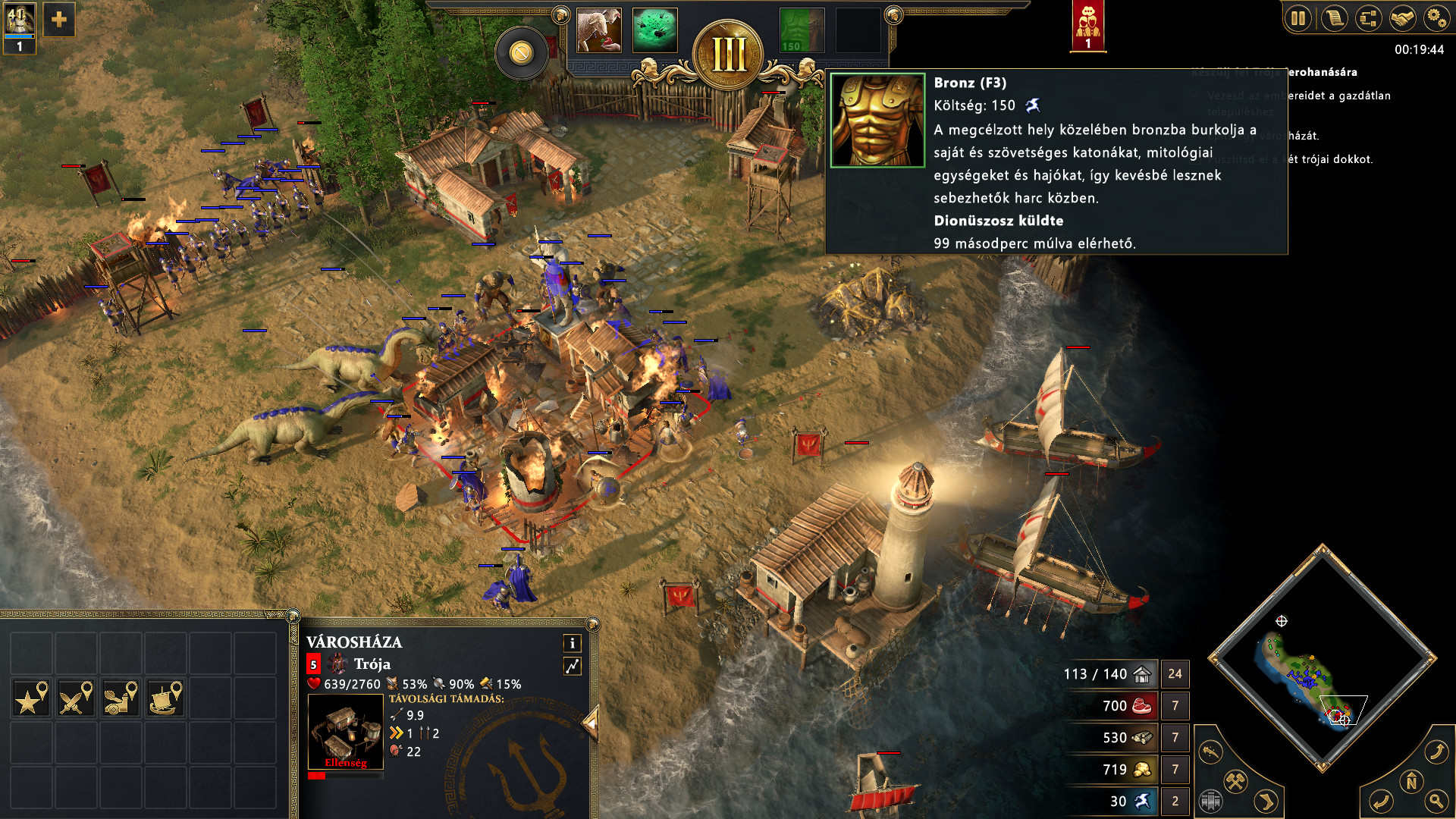This screenshot has height=819, width=1456.
Task: Open the gear settings menu
Action: pyautogui.click(x=1436, y=18)
